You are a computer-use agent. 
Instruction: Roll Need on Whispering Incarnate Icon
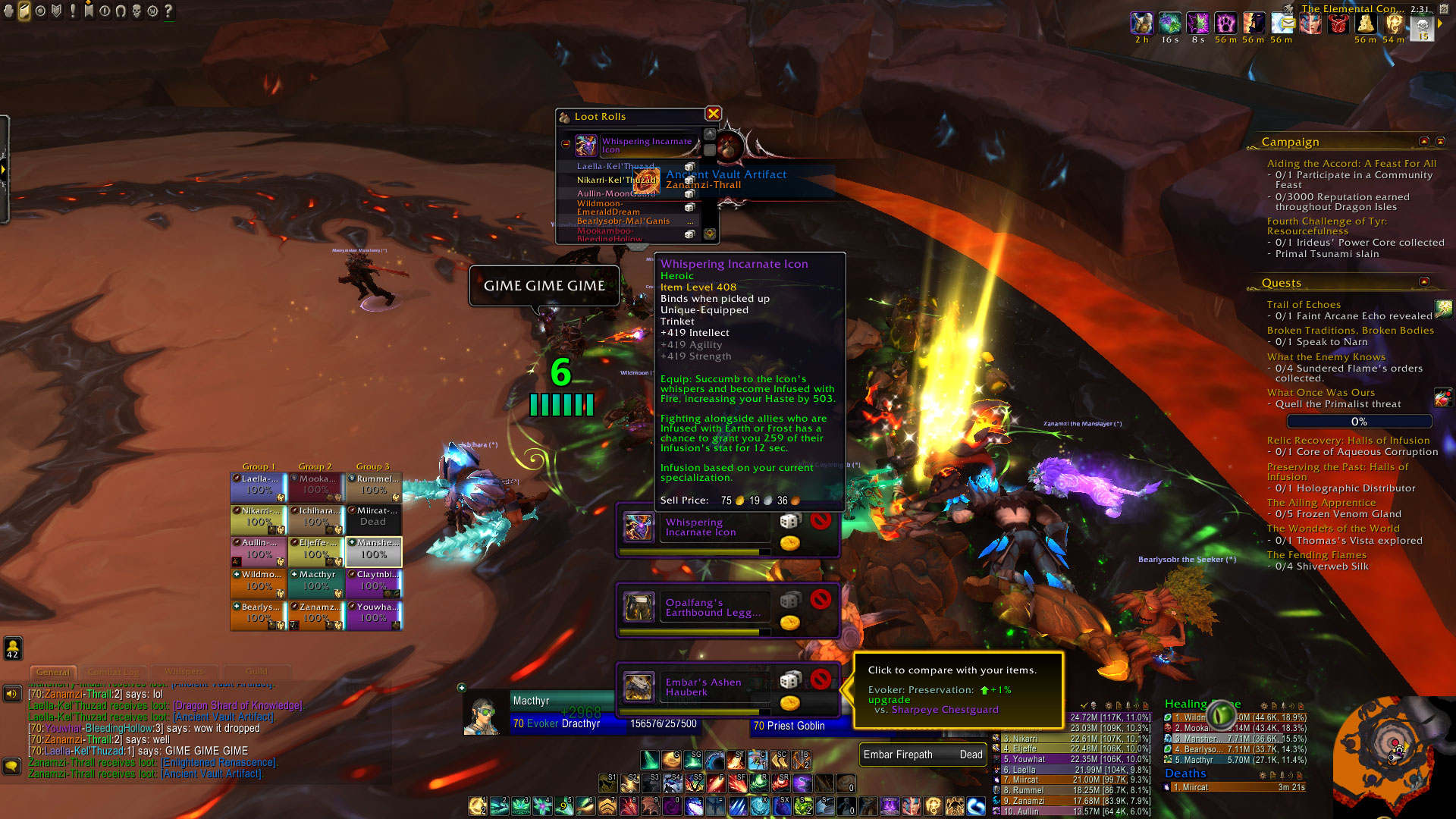click(789, 521)
